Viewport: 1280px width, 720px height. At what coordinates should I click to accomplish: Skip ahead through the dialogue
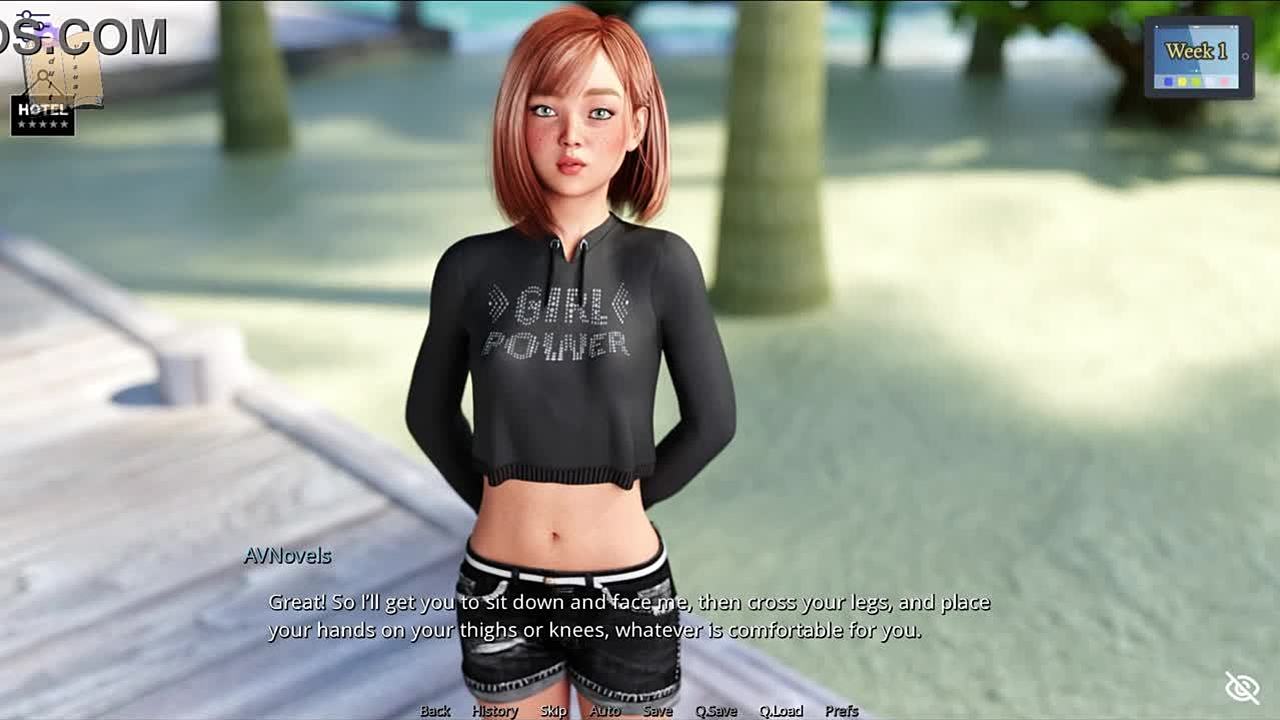click(553, 711)
